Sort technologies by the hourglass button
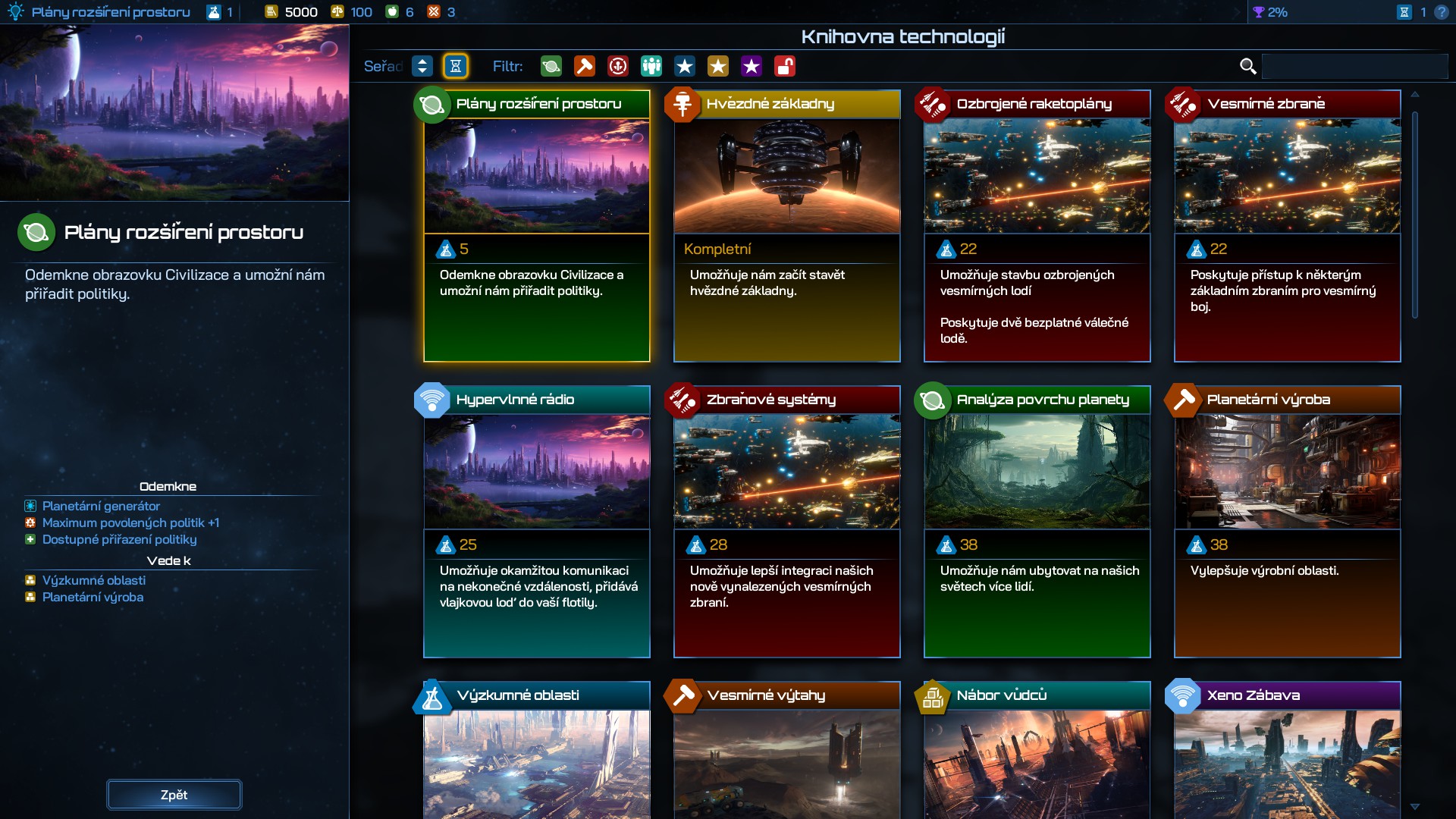This screenshot has height=819, width=1456. (x=456, y=67)
